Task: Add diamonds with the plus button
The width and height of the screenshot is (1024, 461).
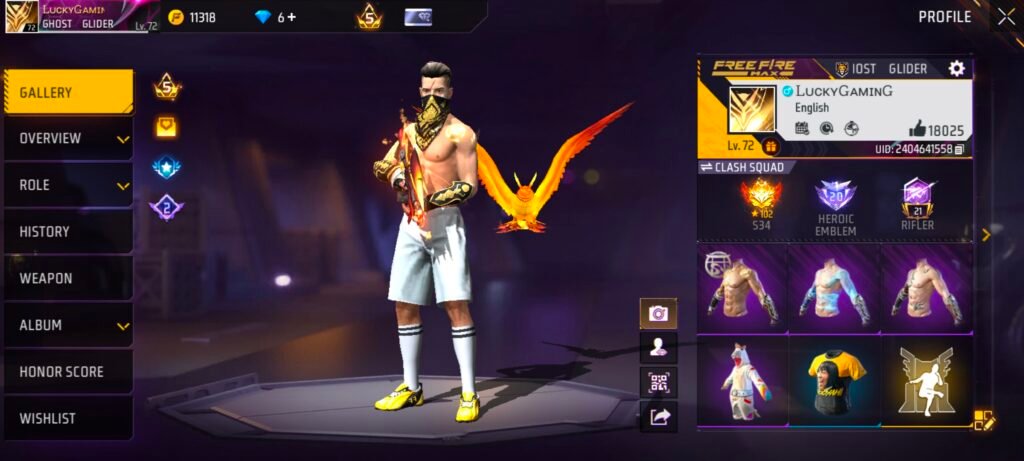Action: (x=290, y=17)
